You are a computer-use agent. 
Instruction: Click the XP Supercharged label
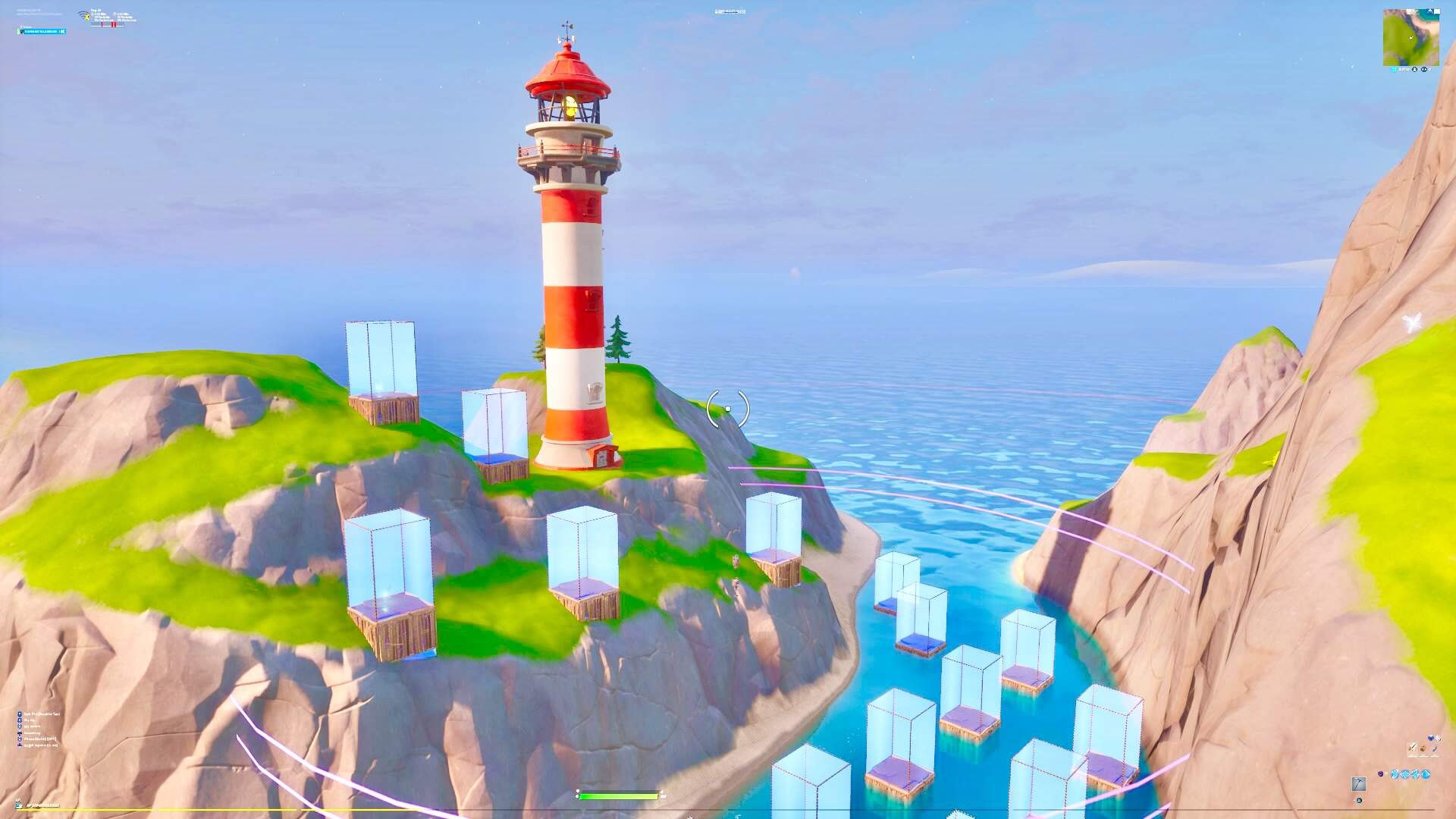pos(42,805)
